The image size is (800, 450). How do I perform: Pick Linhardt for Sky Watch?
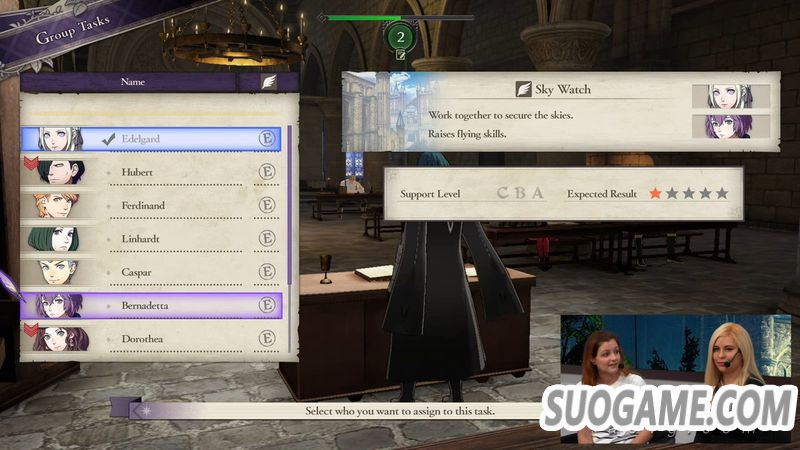(152, 238)
